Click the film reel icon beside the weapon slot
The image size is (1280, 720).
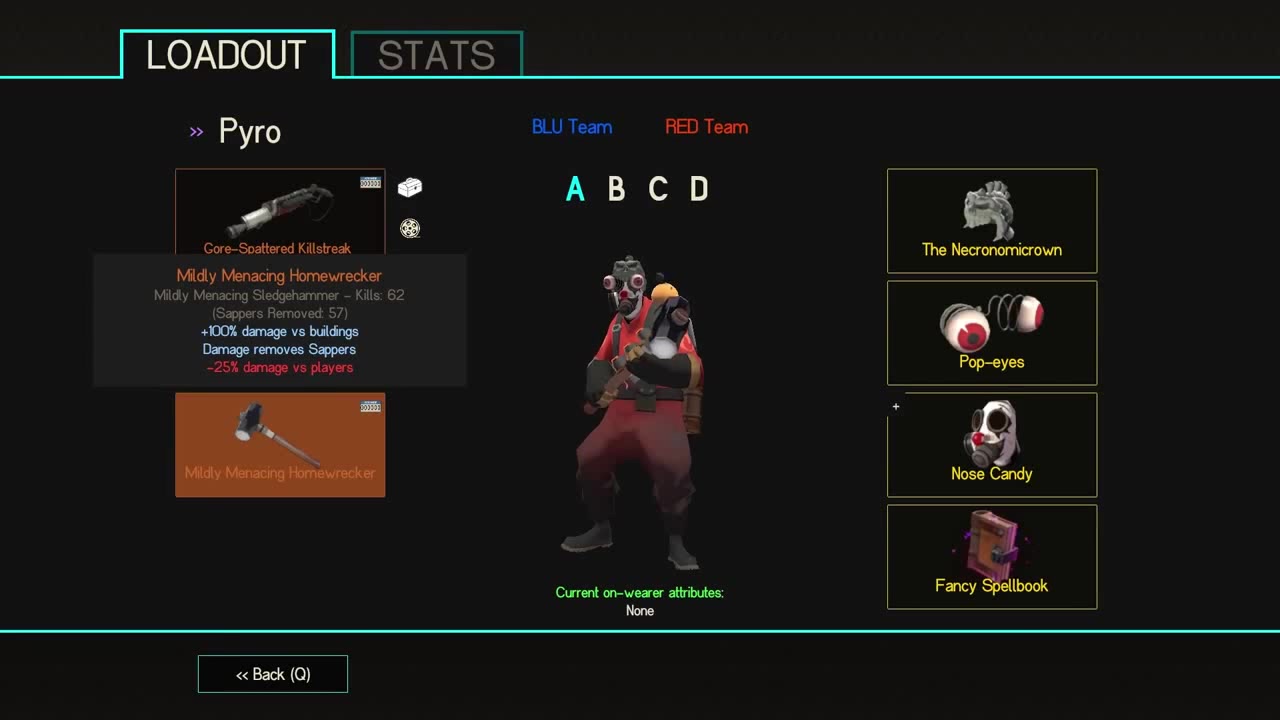409,228
